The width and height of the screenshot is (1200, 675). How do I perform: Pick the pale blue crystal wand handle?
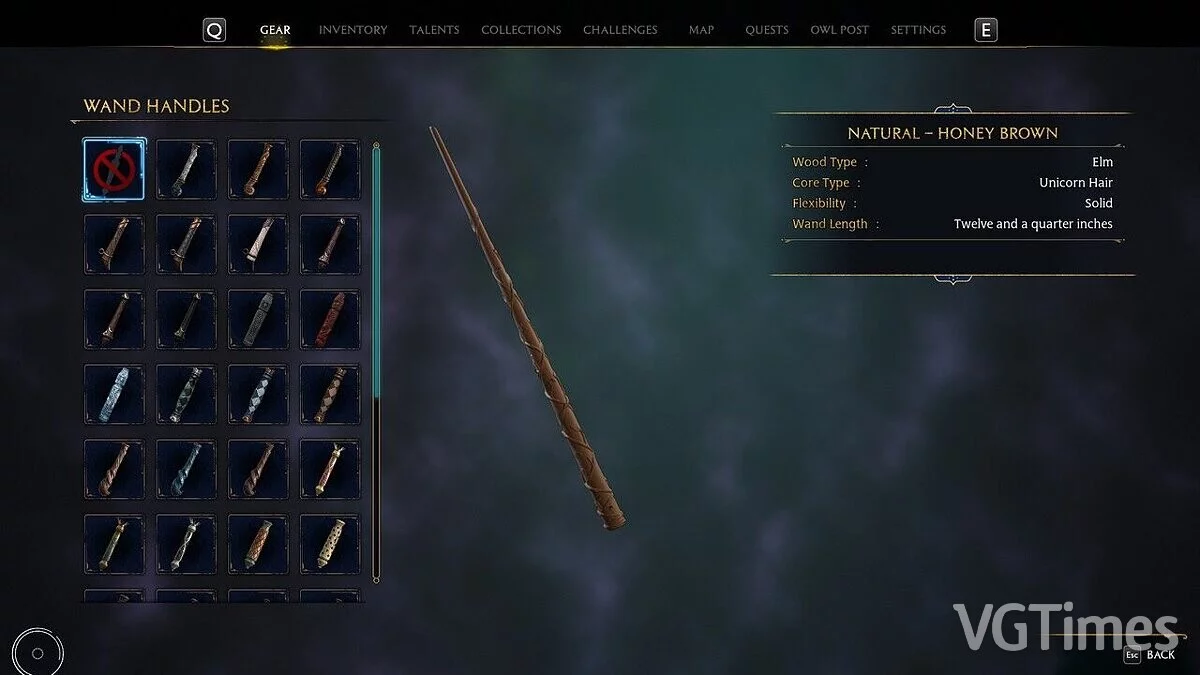[114, 395]
